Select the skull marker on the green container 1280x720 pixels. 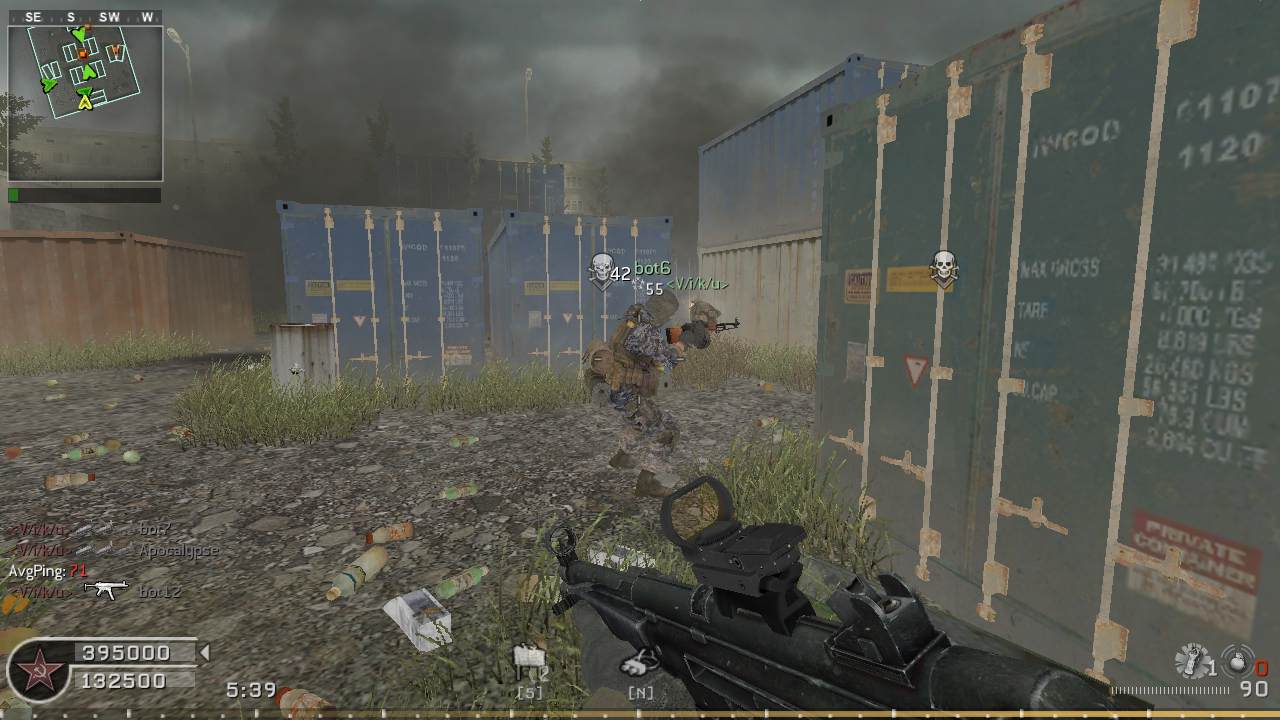(943, 268)
